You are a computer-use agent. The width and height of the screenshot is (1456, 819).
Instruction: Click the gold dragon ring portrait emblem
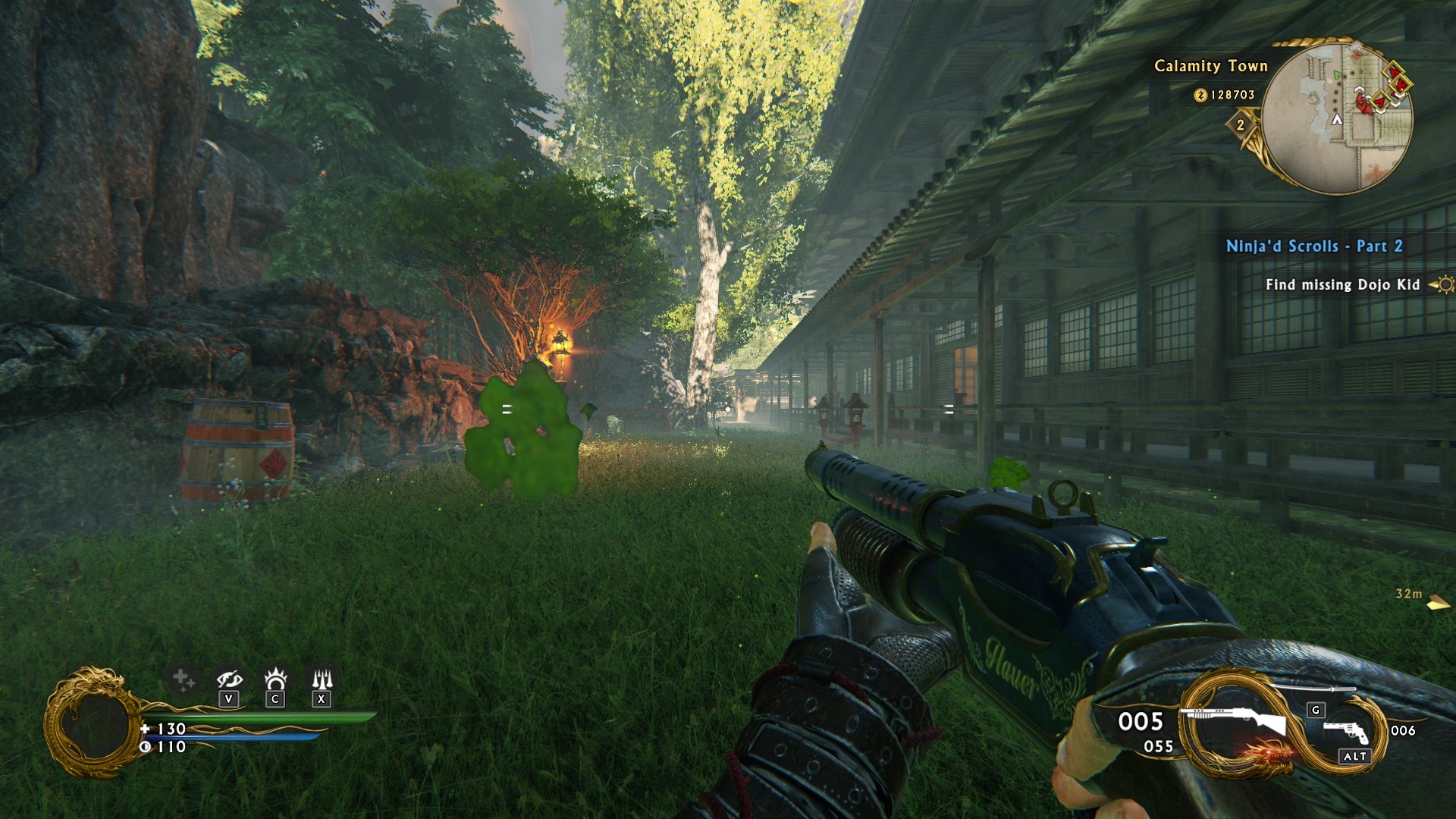91,722
